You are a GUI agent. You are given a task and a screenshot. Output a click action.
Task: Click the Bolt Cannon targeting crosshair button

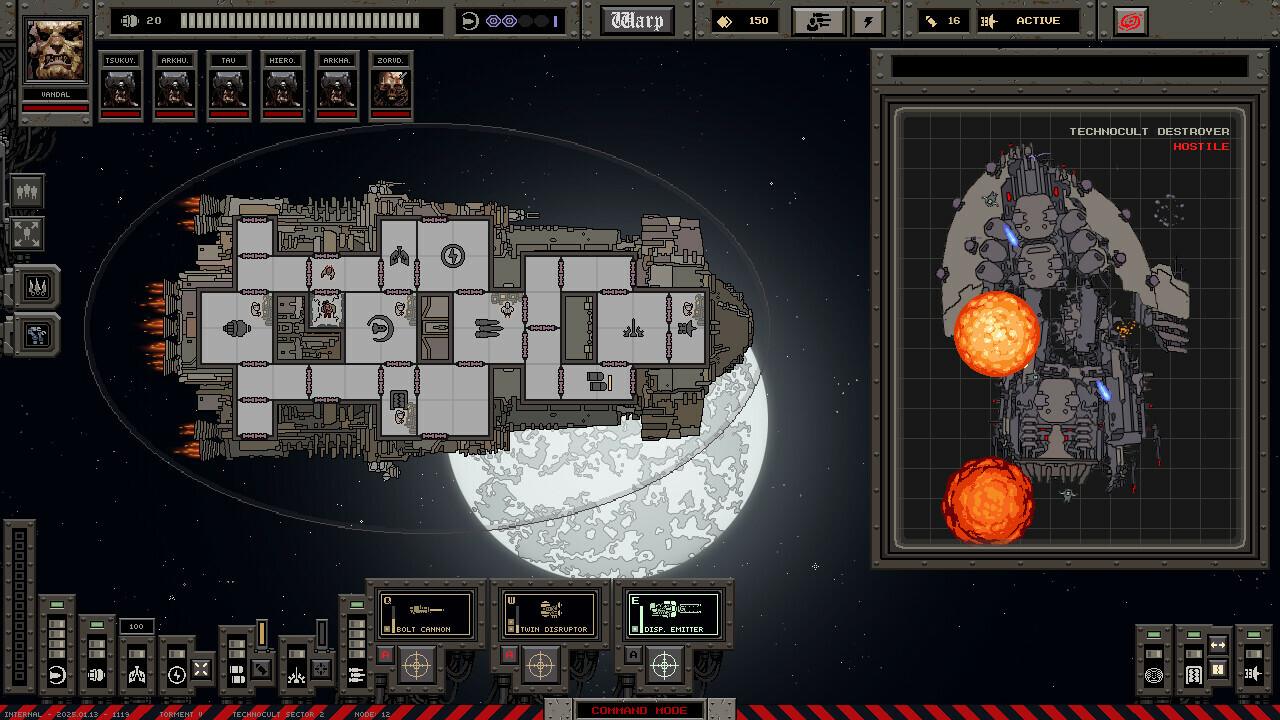pyautogui.click(x=417, y=664)
